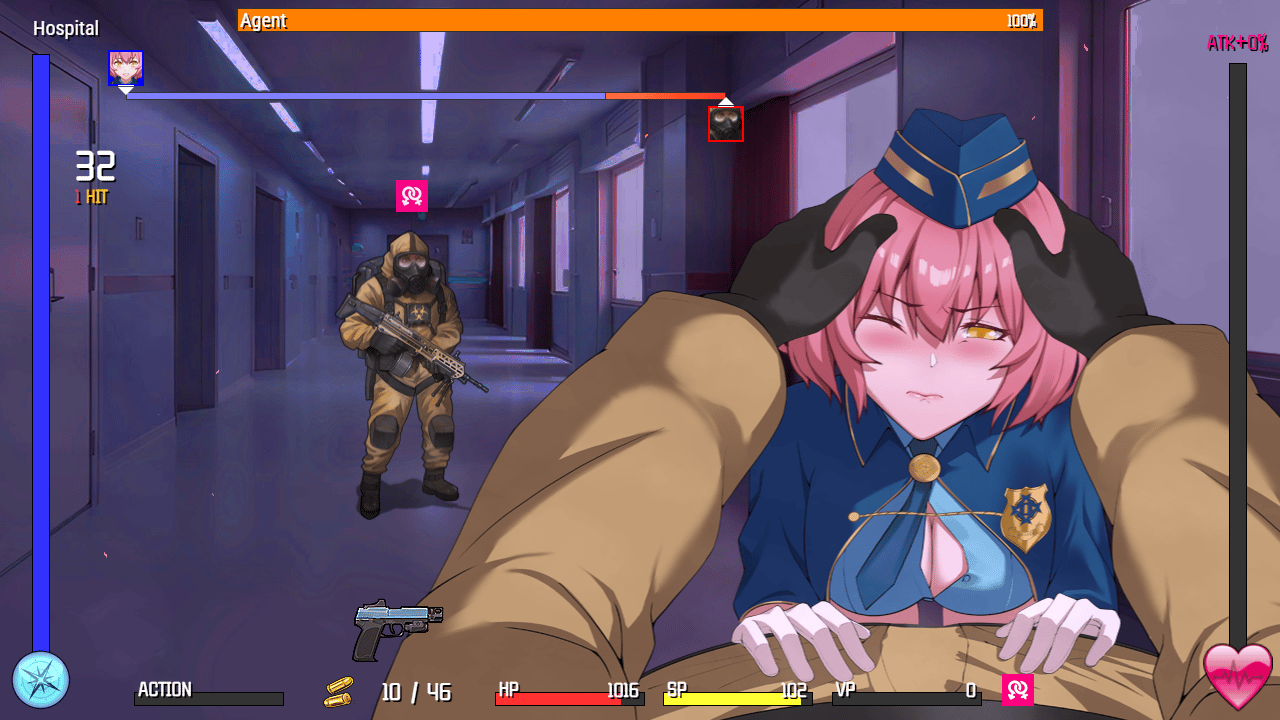The width and height of the screenshot is (1280, 720).
Task: Select the pistol weapon icon
Action: [x=397, y=628]
